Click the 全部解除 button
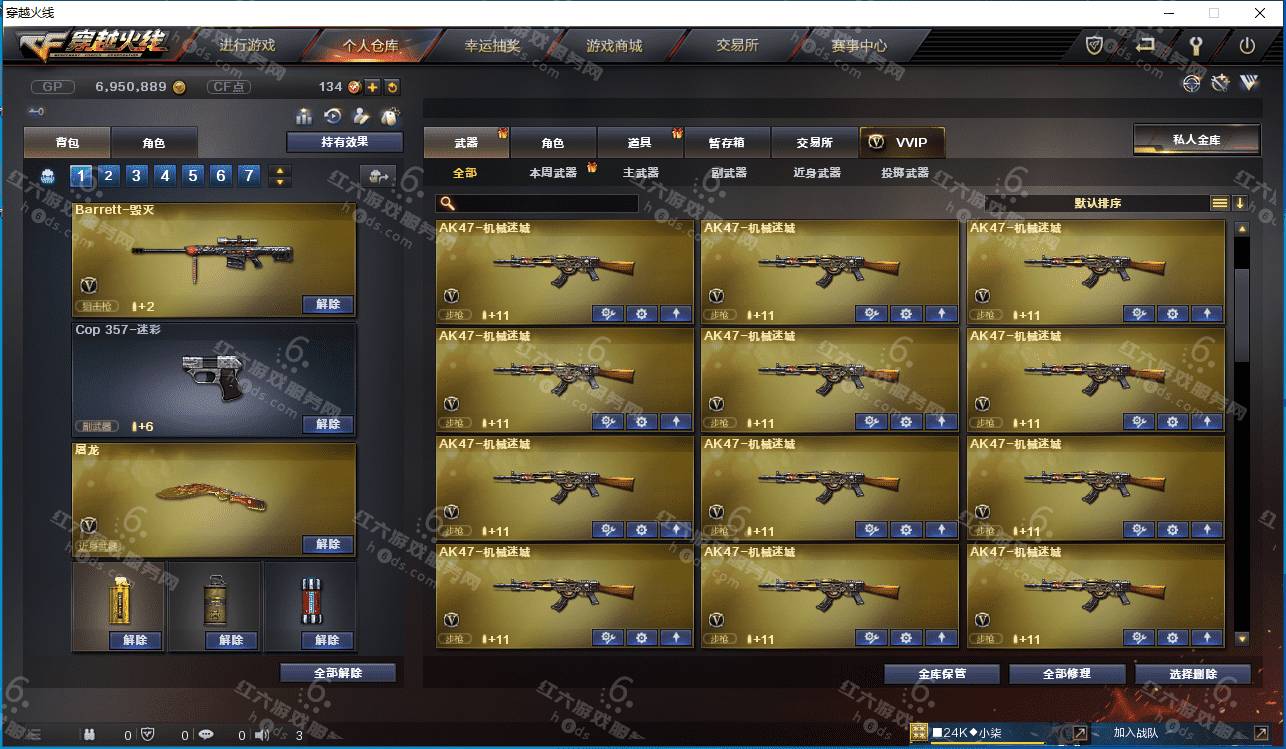 [x=337, y=673]
